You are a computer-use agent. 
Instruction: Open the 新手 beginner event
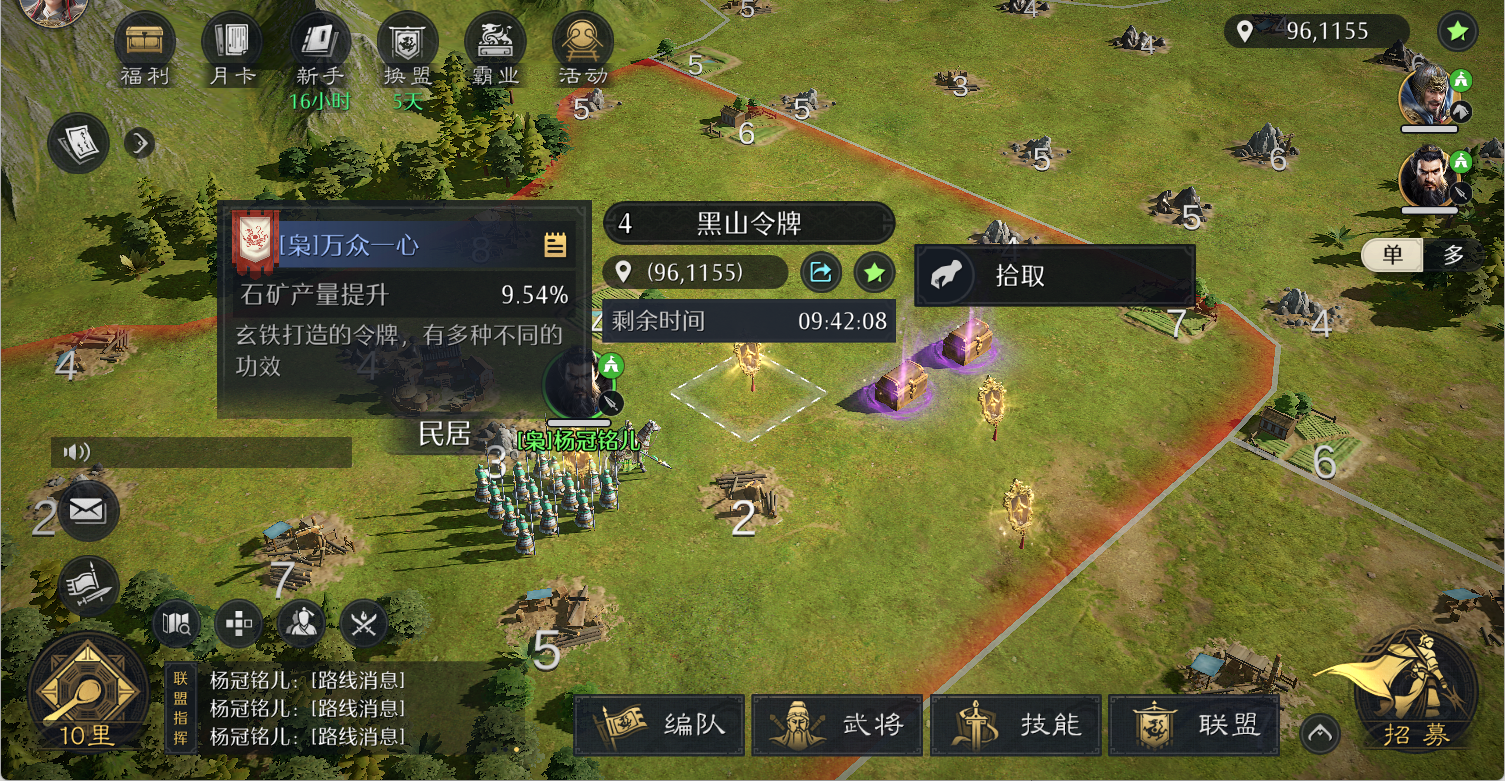coord(319,47)
